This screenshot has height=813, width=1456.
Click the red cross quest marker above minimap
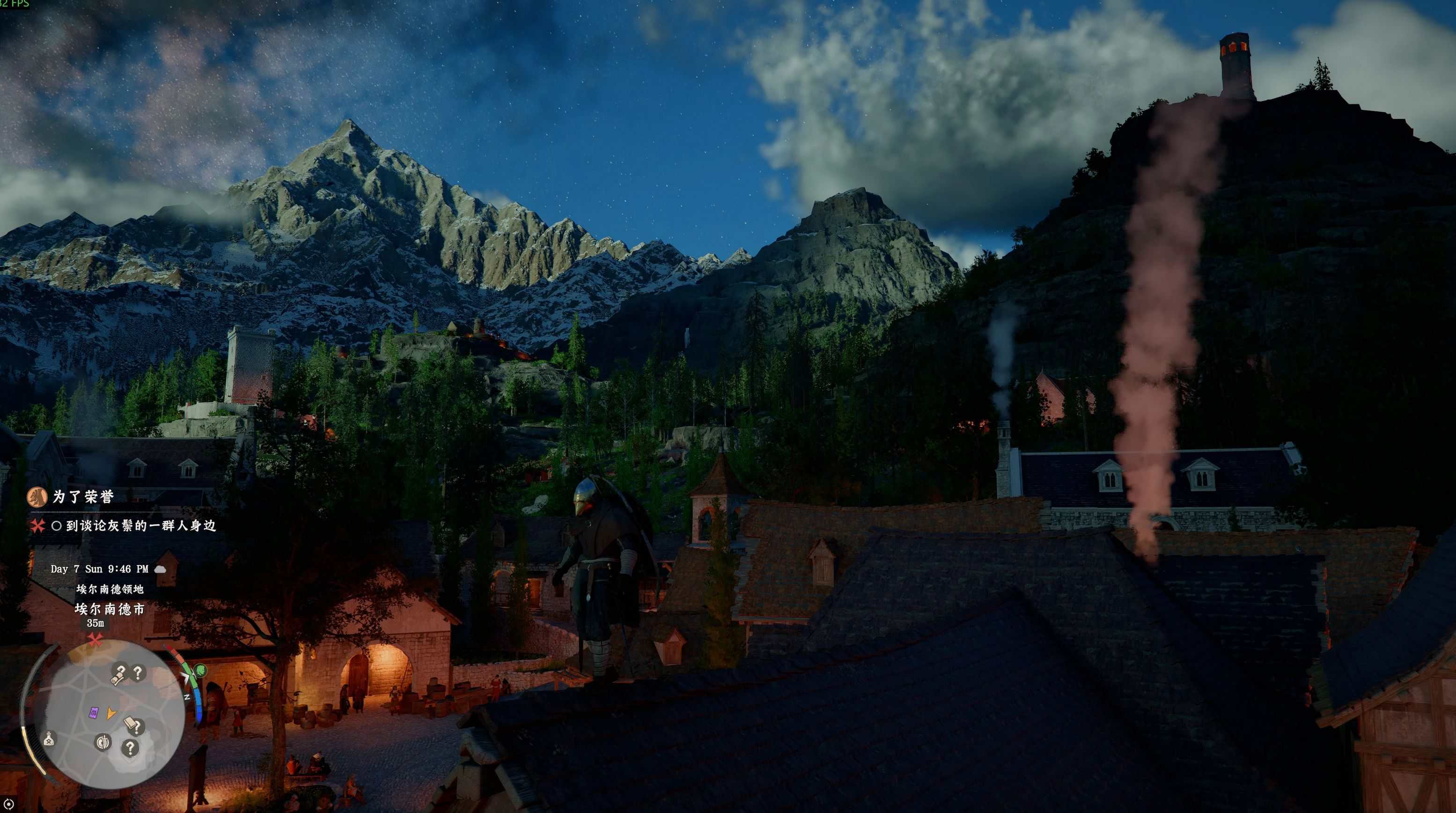pos(95,639)
